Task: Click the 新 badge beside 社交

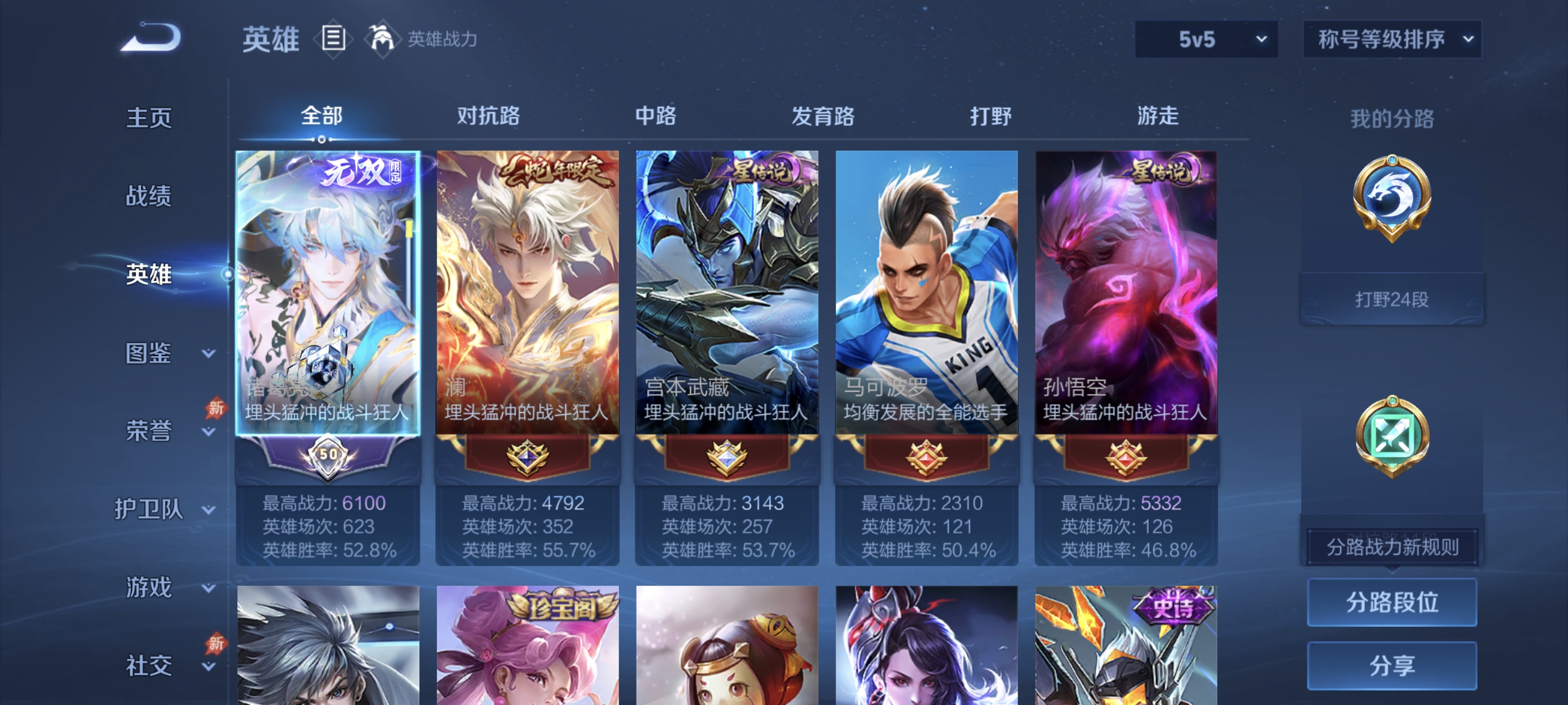Action: [x=216, y=644]
